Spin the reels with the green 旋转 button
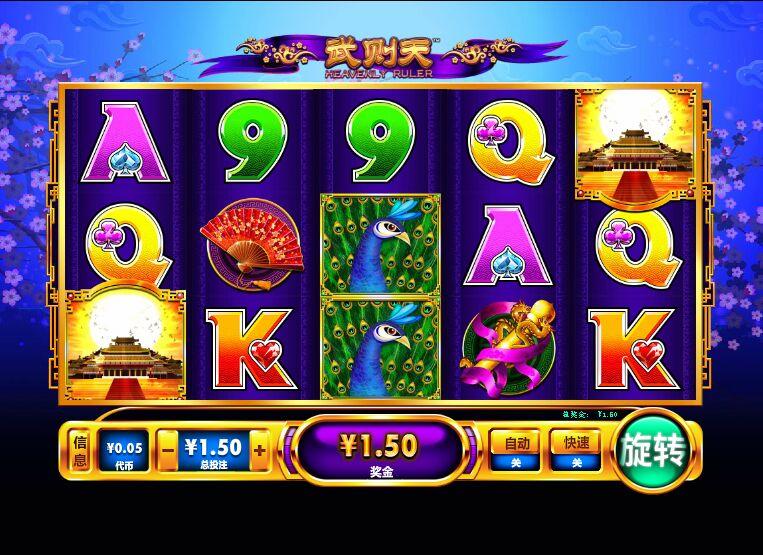The width and height of the screenshot is (763, 555). (x=654, y=452)
